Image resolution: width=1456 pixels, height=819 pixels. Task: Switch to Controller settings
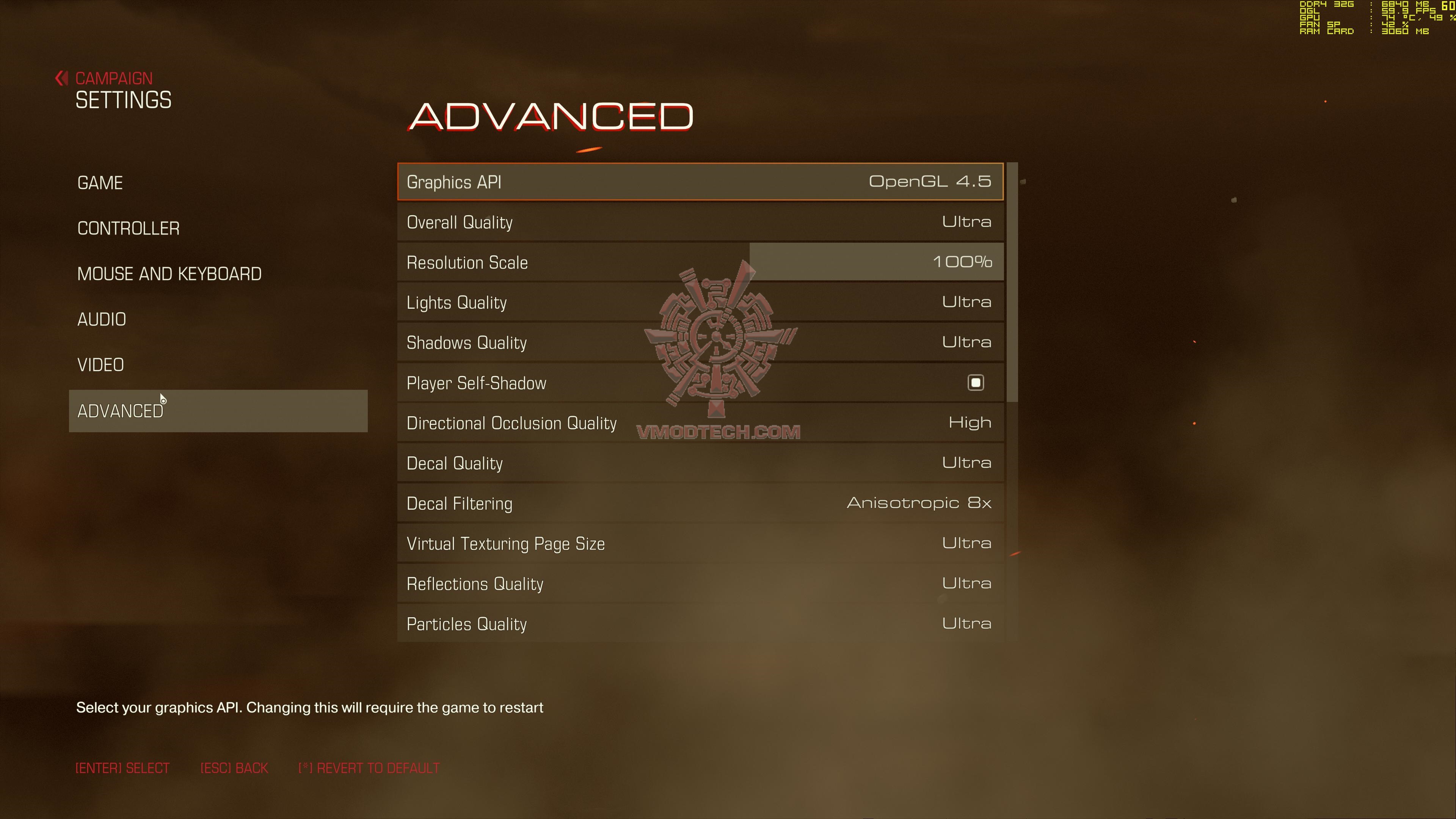click(128, 228)
